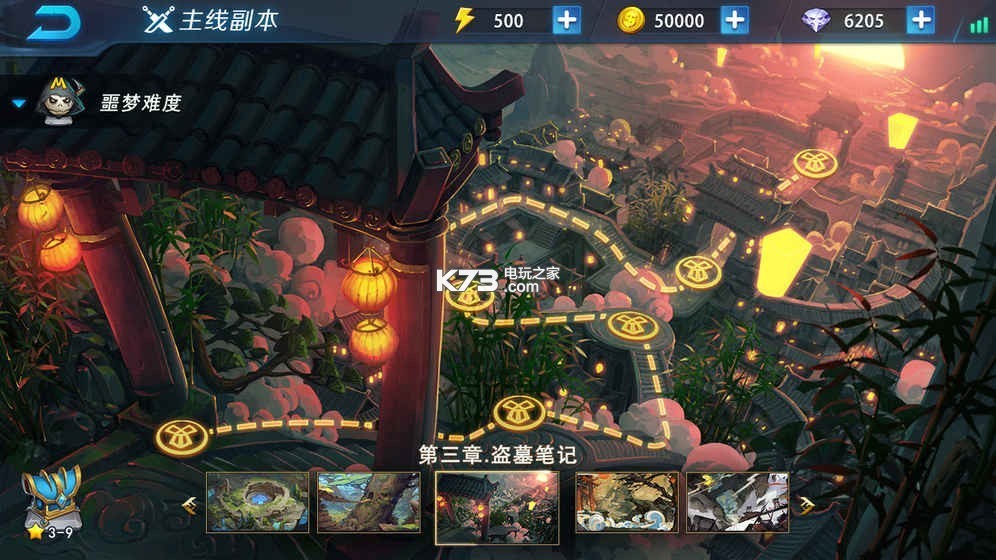996x560 pixels.
Task: Select the highlighted lantern pavilion chapter thumbnail
Action: tap(497, 504)
